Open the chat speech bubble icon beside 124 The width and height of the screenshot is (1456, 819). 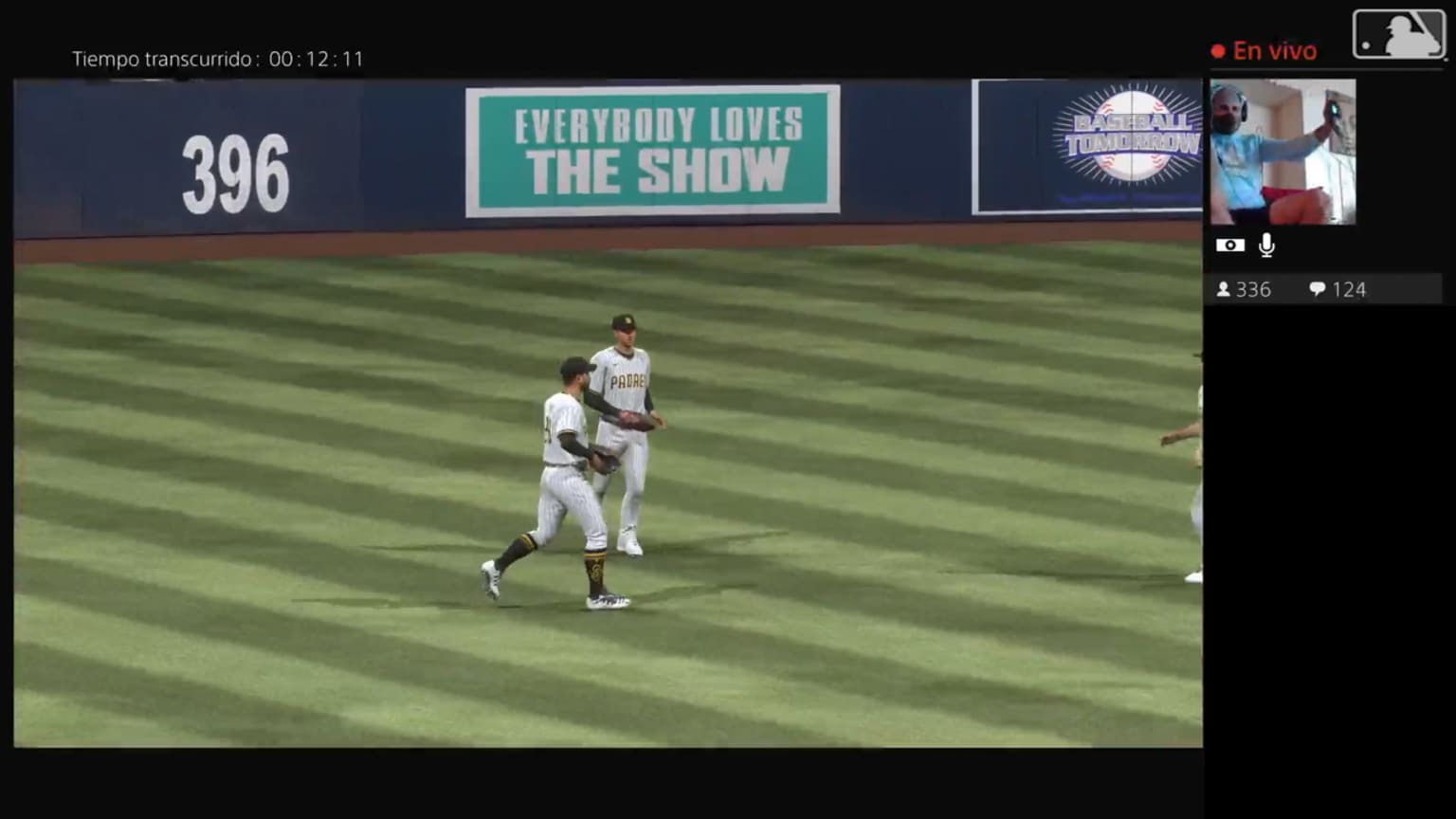(1317, 289)
